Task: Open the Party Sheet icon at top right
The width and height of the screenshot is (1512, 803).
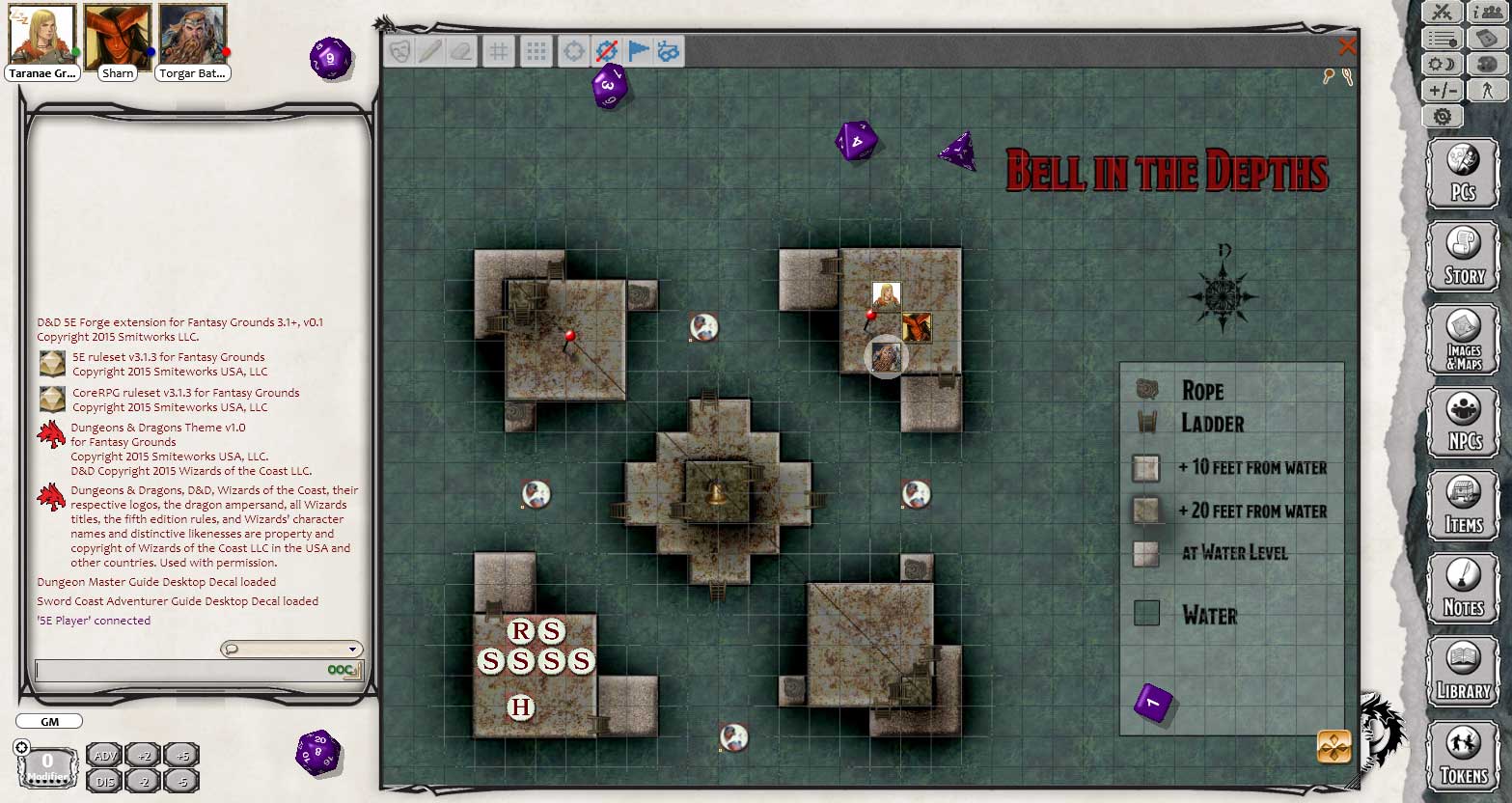Action: click(x=1487, y=13)
